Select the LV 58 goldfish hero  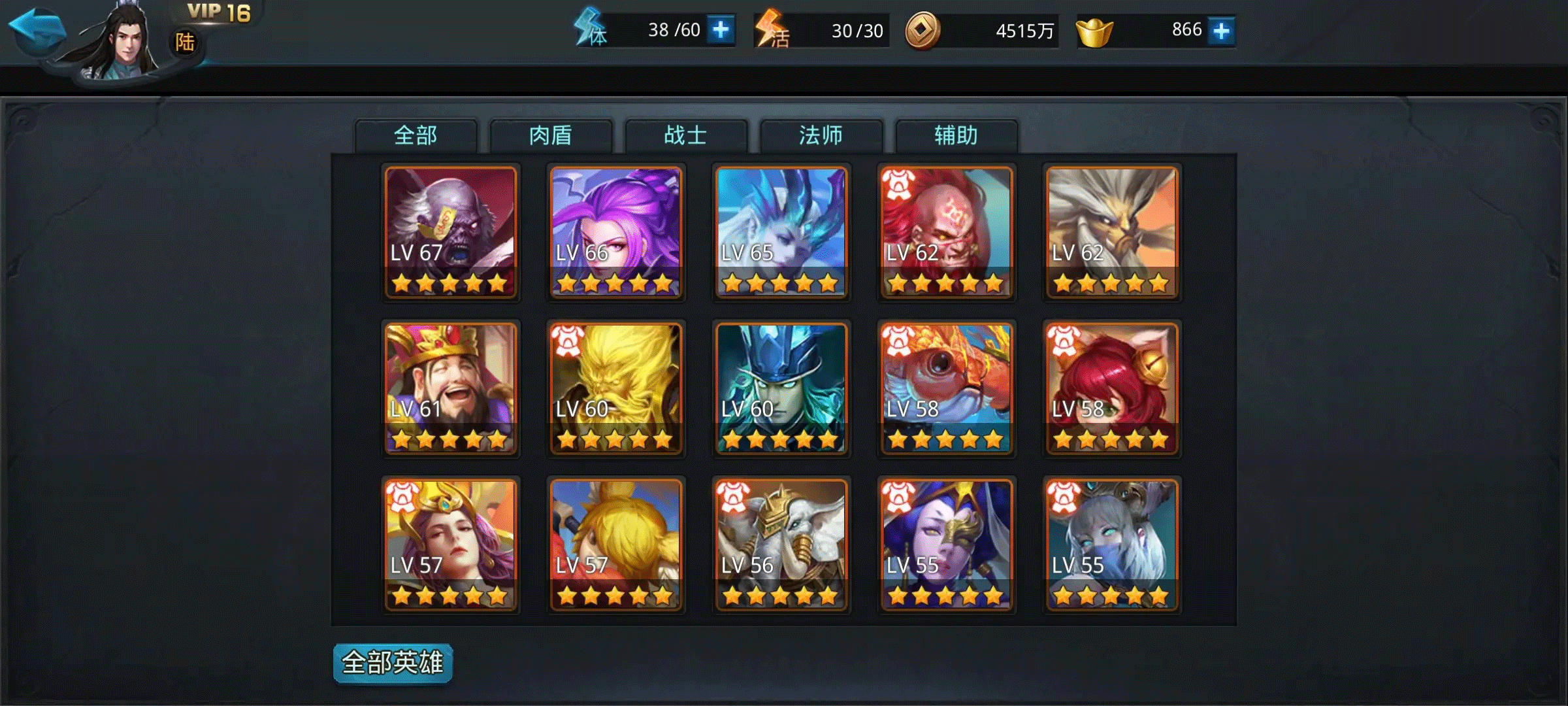point(947,388)
